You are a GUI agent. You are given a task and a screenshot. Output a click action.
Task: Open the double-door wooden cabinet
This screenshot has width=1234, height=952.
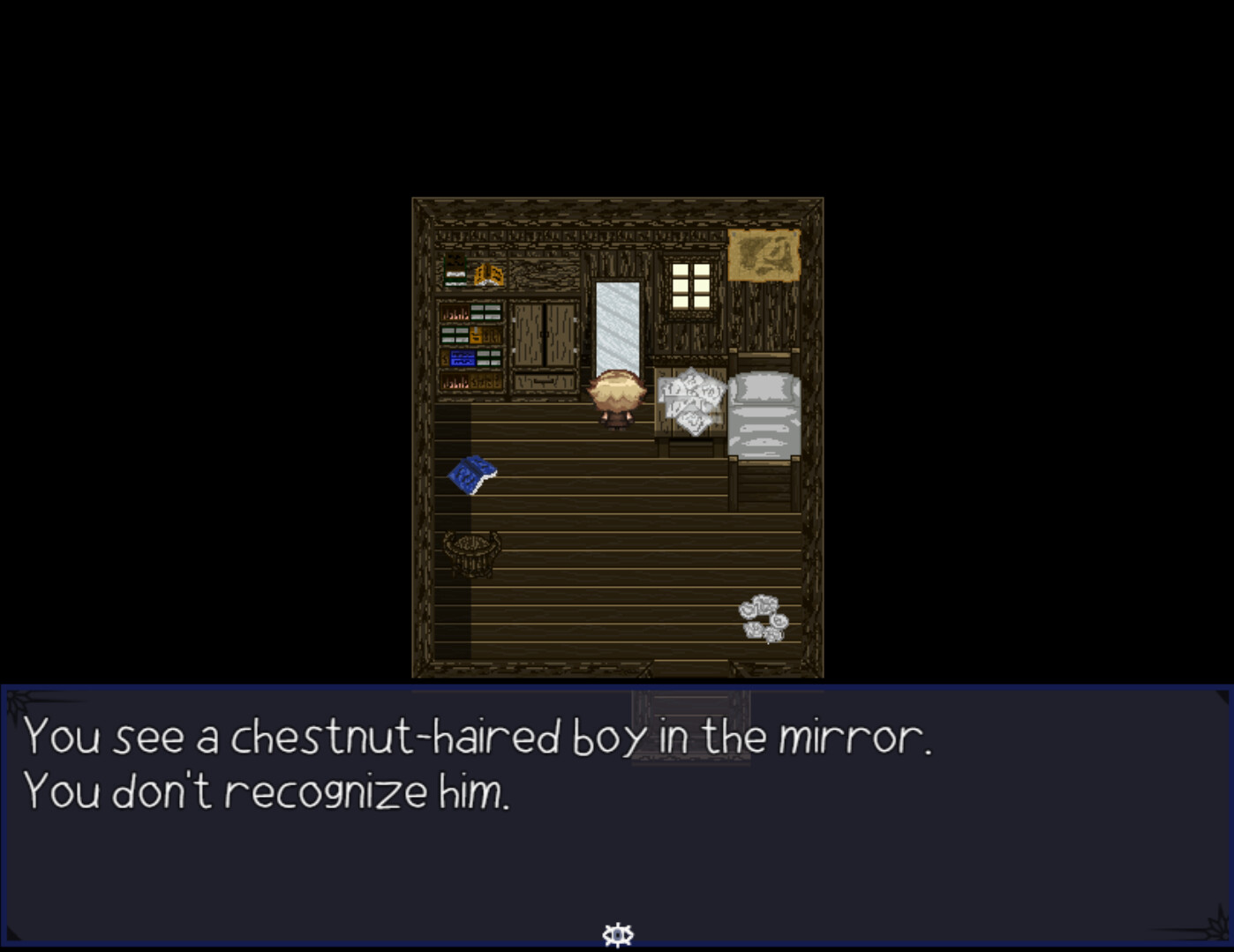coord(545,334)
